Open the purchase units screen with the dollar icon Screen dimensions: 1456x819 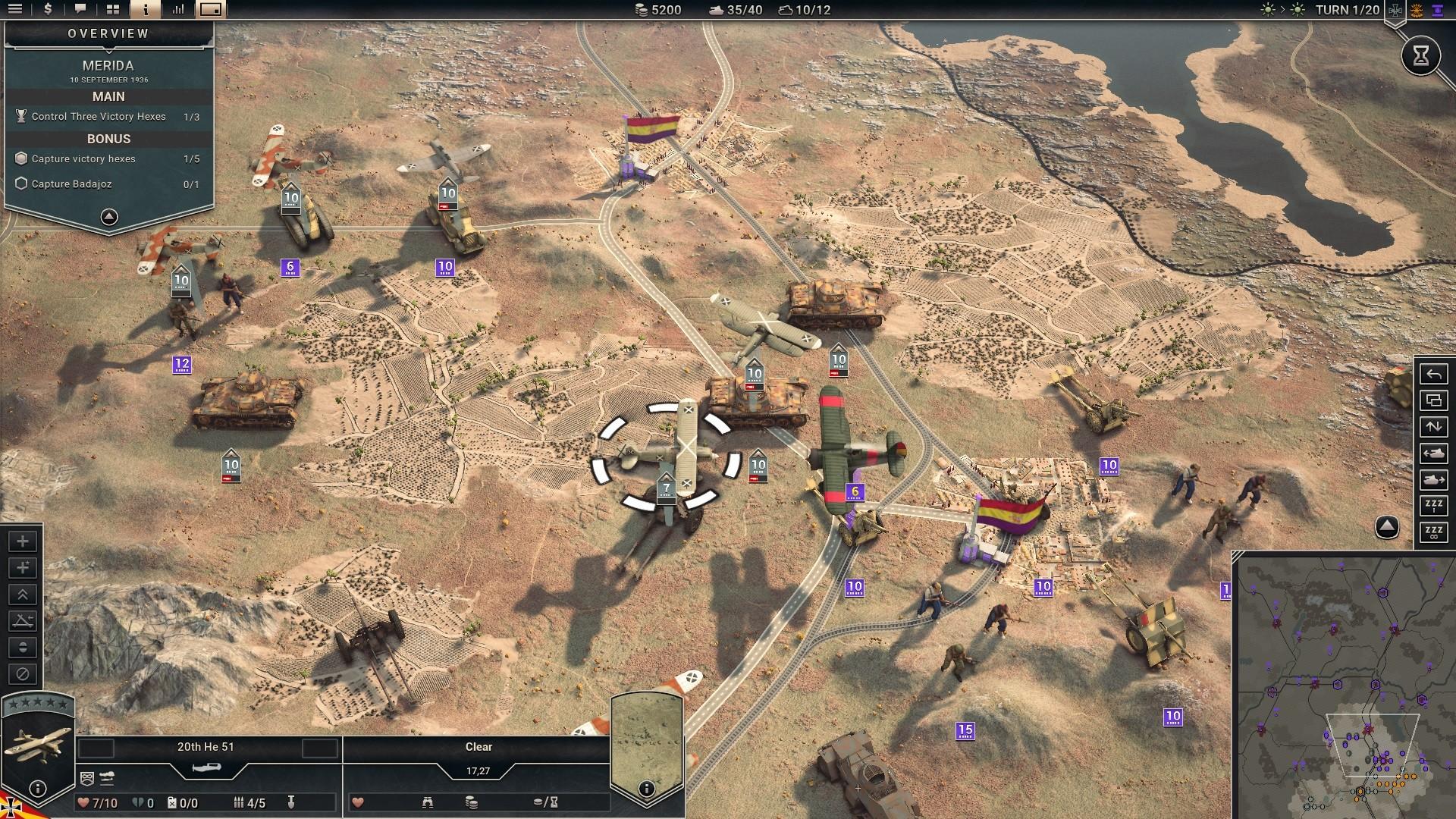click(x=47, y=10)
